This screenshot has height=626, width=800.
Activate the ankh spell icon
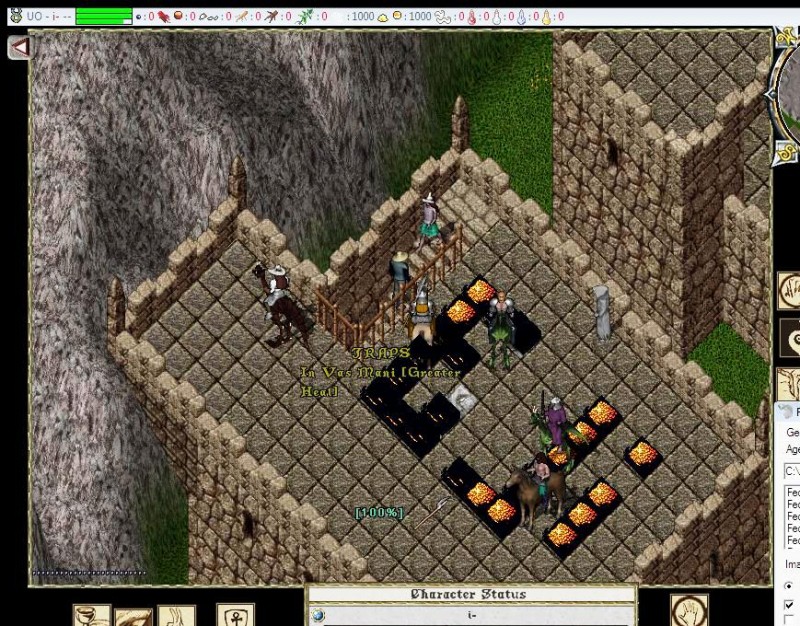click(x=236, y=615)
